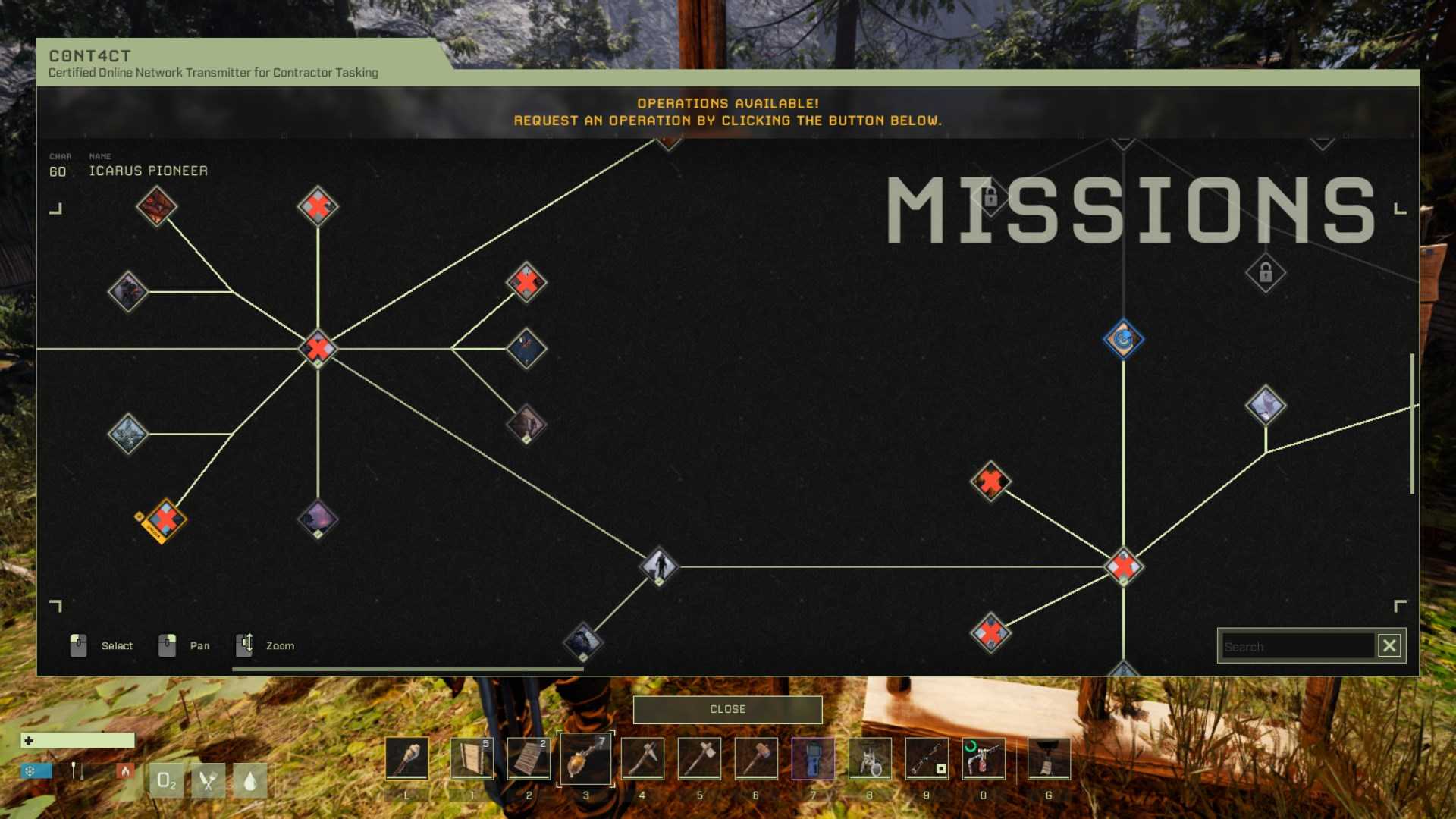Choose the purple night-sky mission node
Viewport: 1456px width, 819px height.
318,519
